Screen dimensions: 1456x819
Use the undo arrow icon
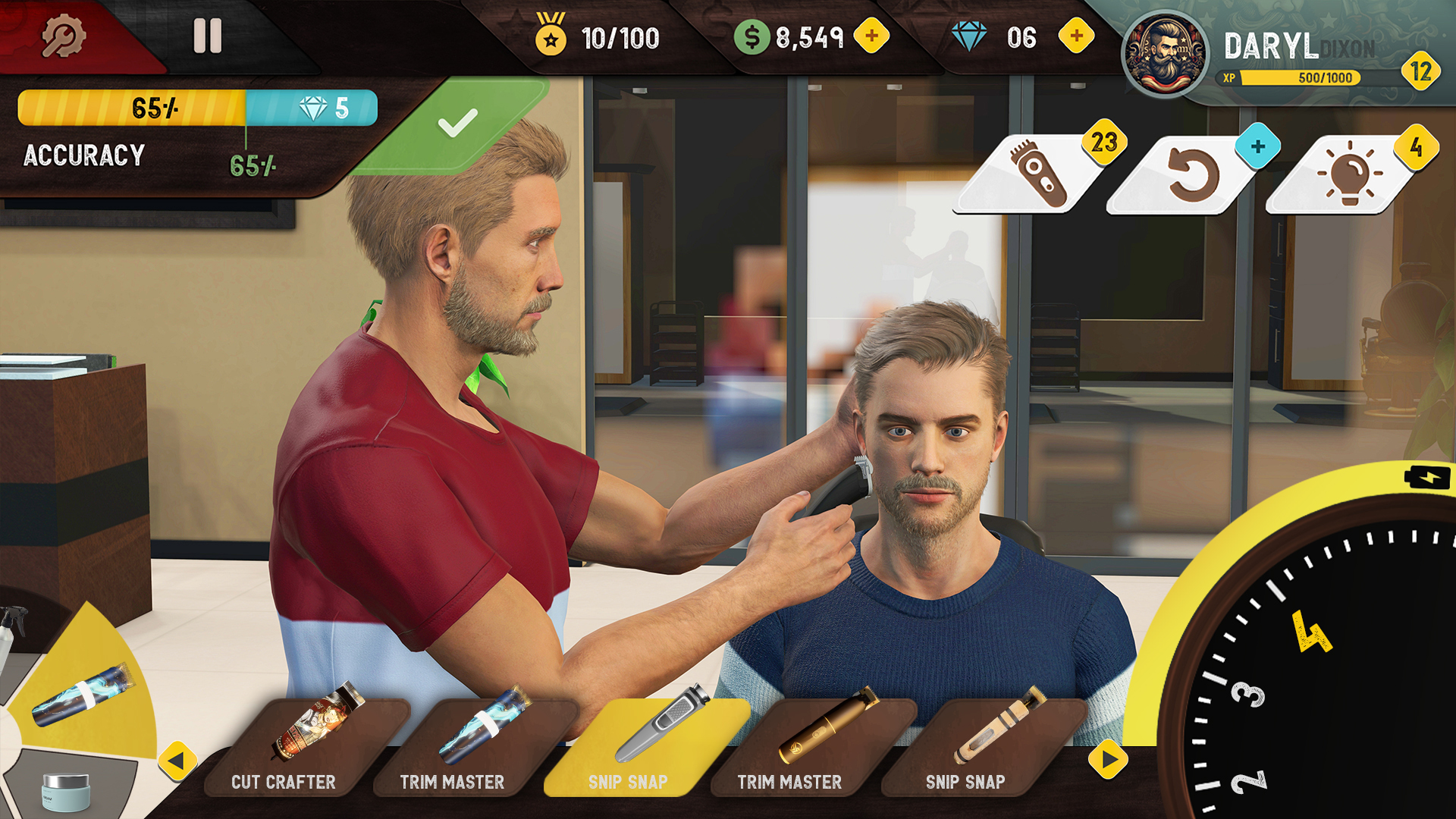[x=1194, y=171]
